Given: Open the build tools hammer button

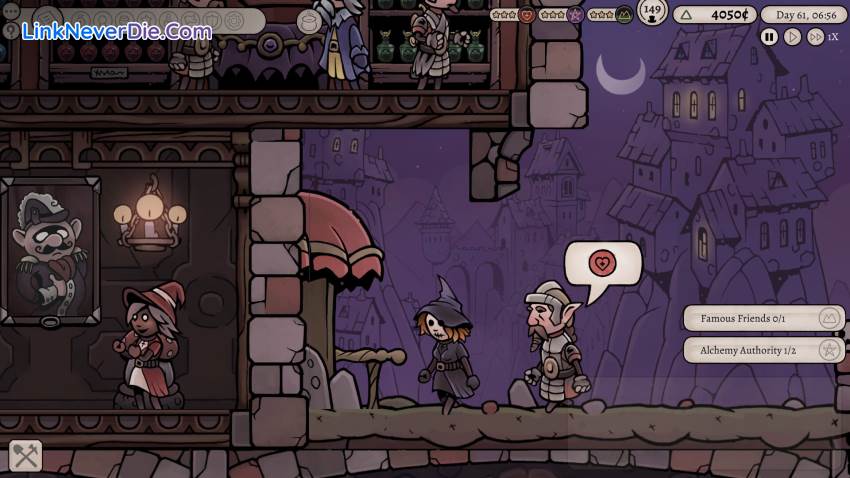Looking at the screenshot, I should (25, 457).
